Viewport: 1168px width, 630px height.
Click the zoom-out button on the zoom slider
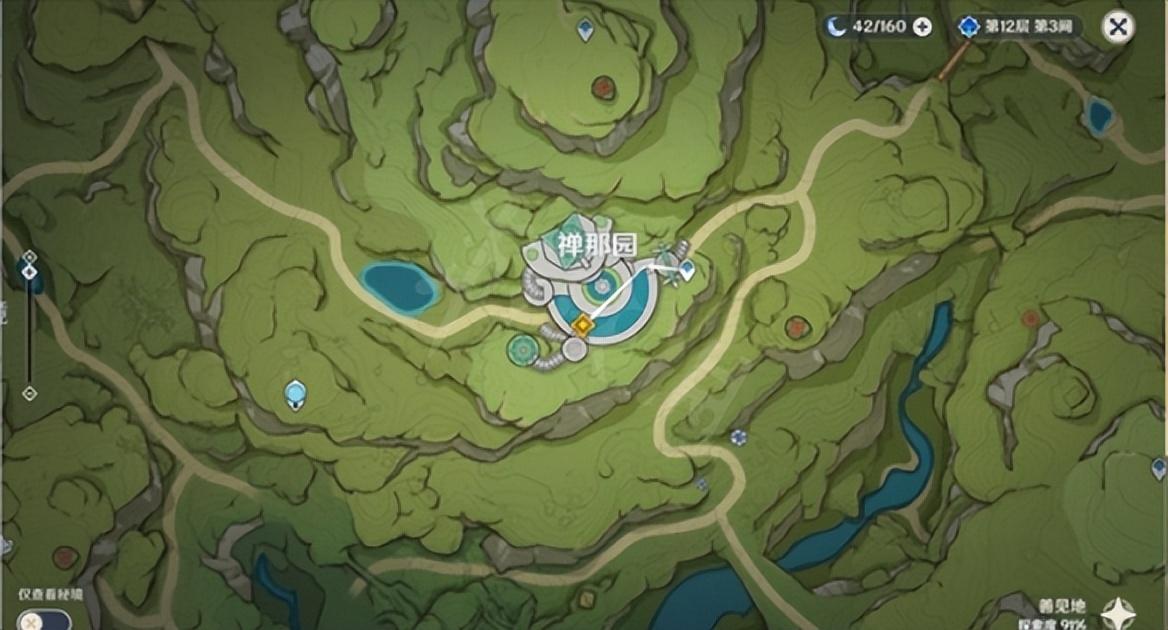(x=29, y=393)
